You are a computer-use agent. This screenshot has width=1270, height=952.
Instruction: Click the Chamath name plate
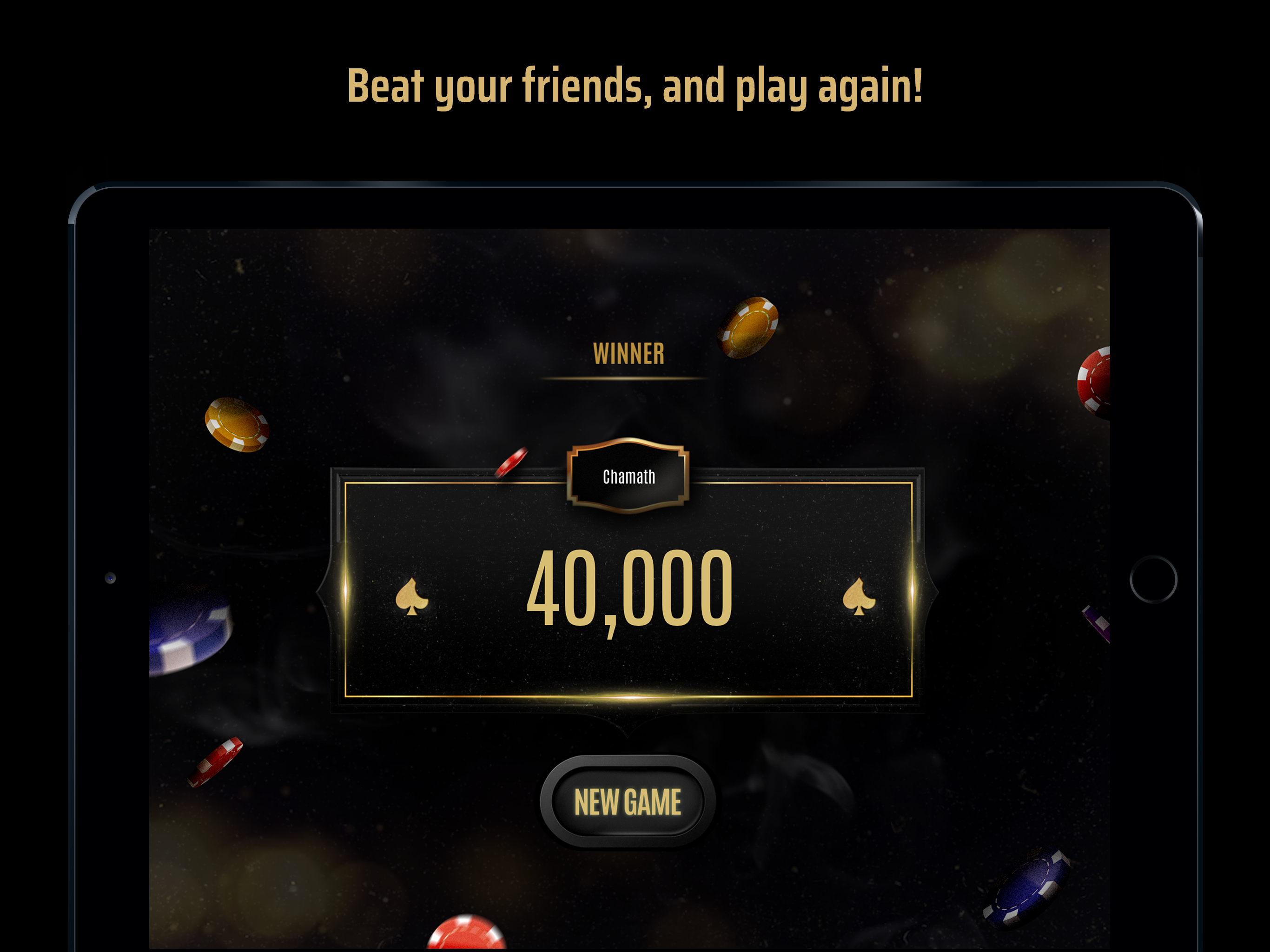(629, 476)
